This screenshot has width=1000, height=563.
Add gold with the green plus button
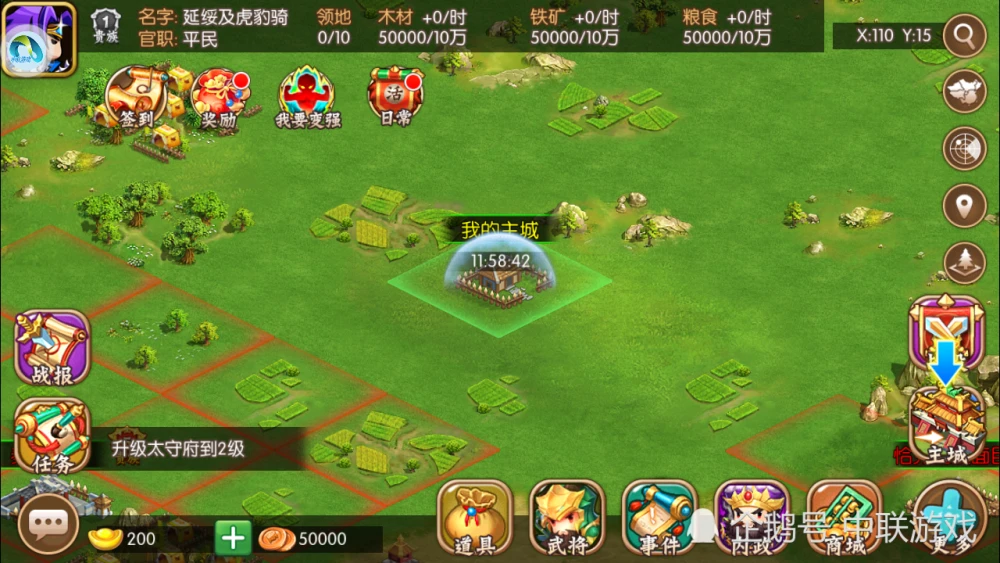[x=233, y=539]
